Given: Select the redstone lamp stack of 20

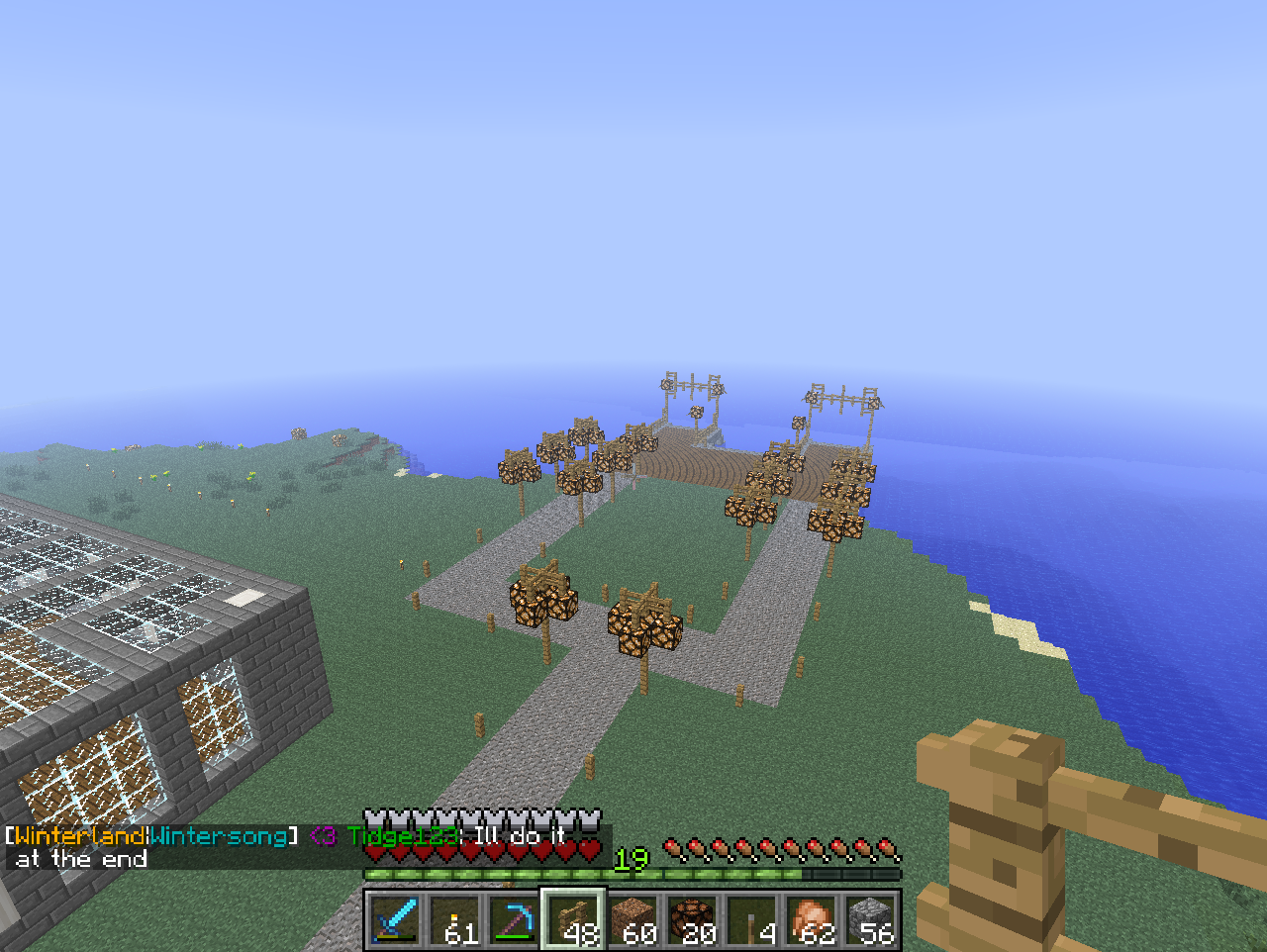Looking at the screenshot, I should tap(692, 919).
